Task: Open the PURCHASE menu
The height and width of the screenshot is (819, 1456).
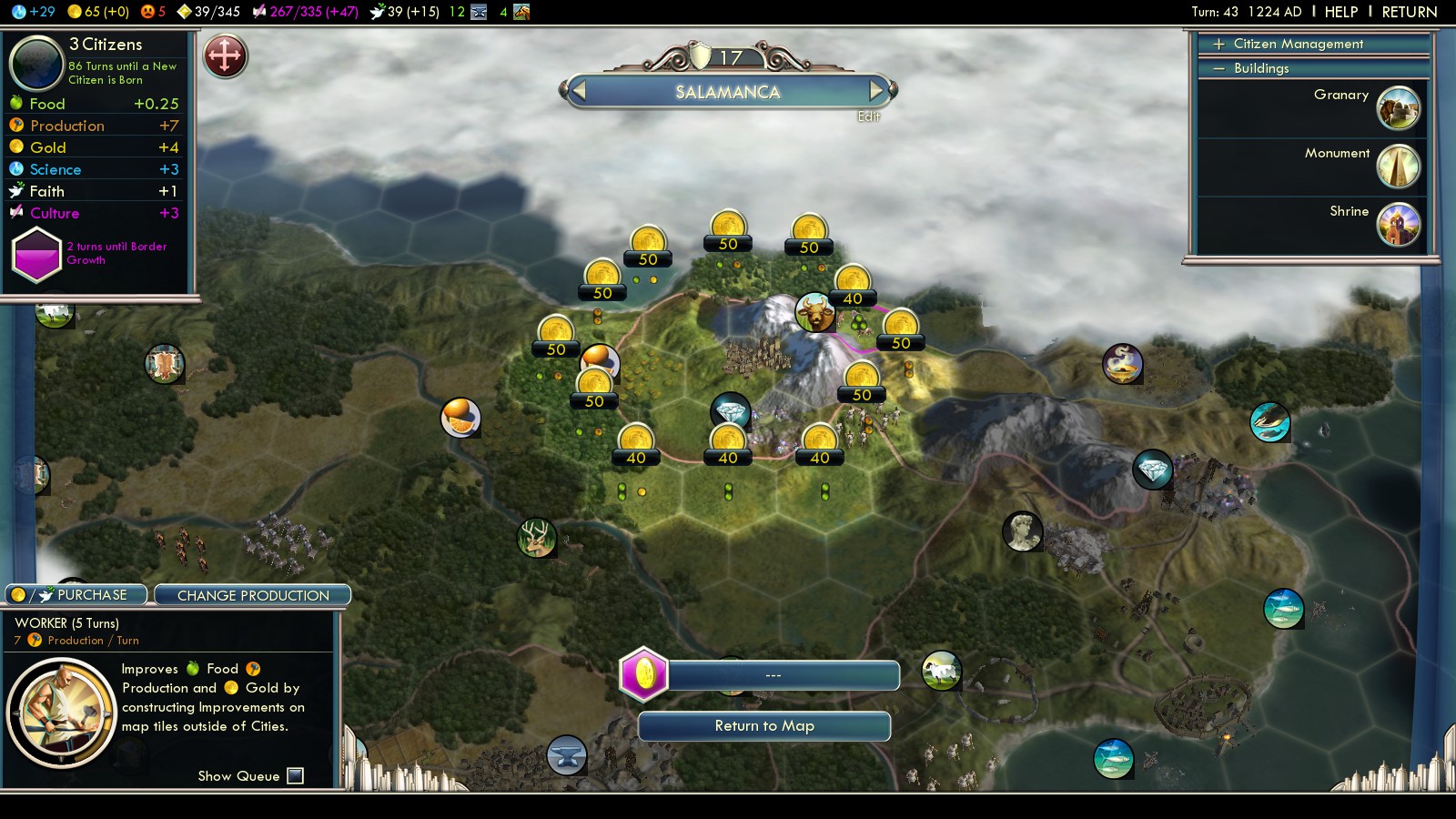Action: 77,595
